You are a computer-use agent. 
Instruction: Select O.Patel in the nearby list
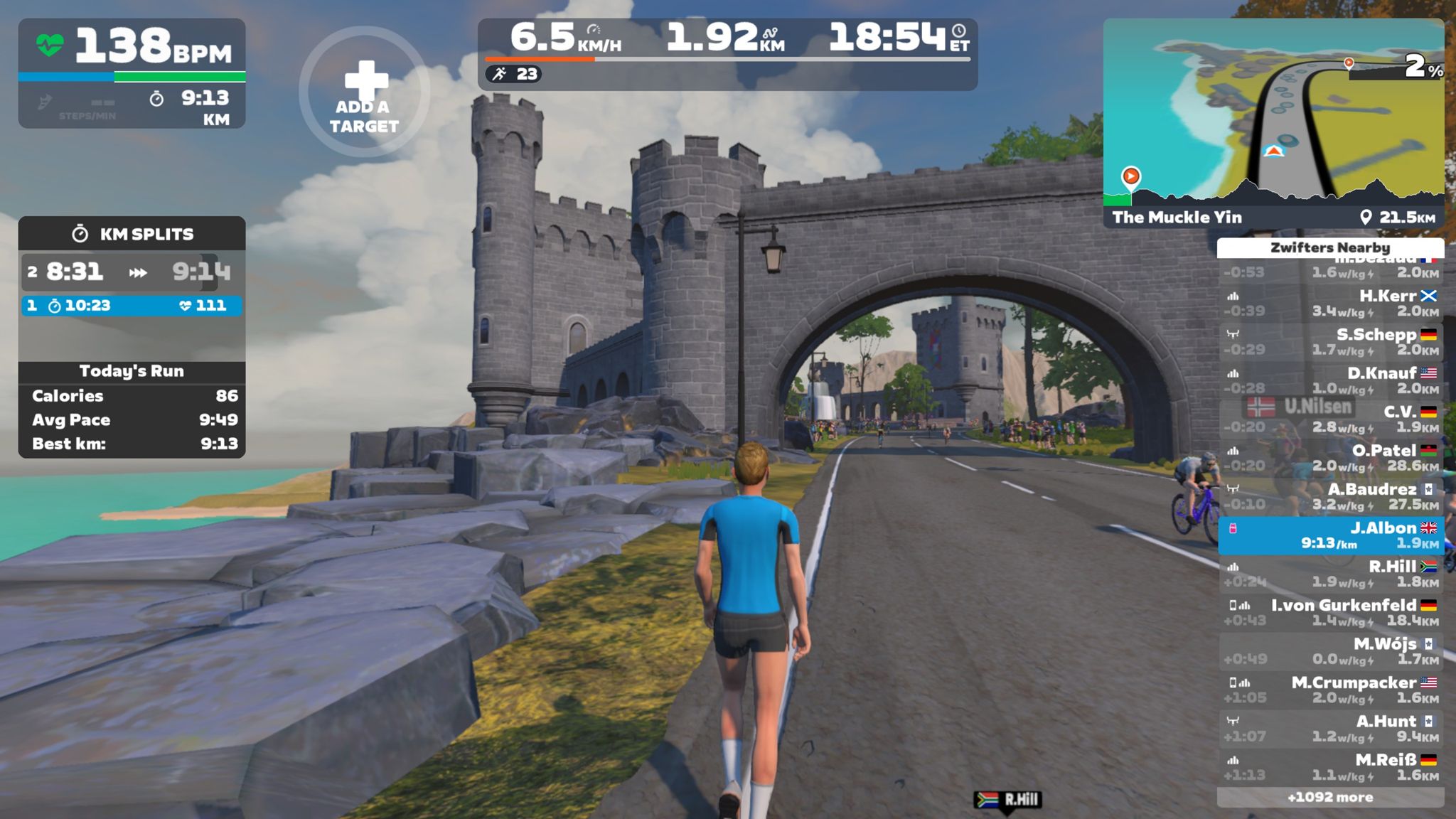(1330, 458)
